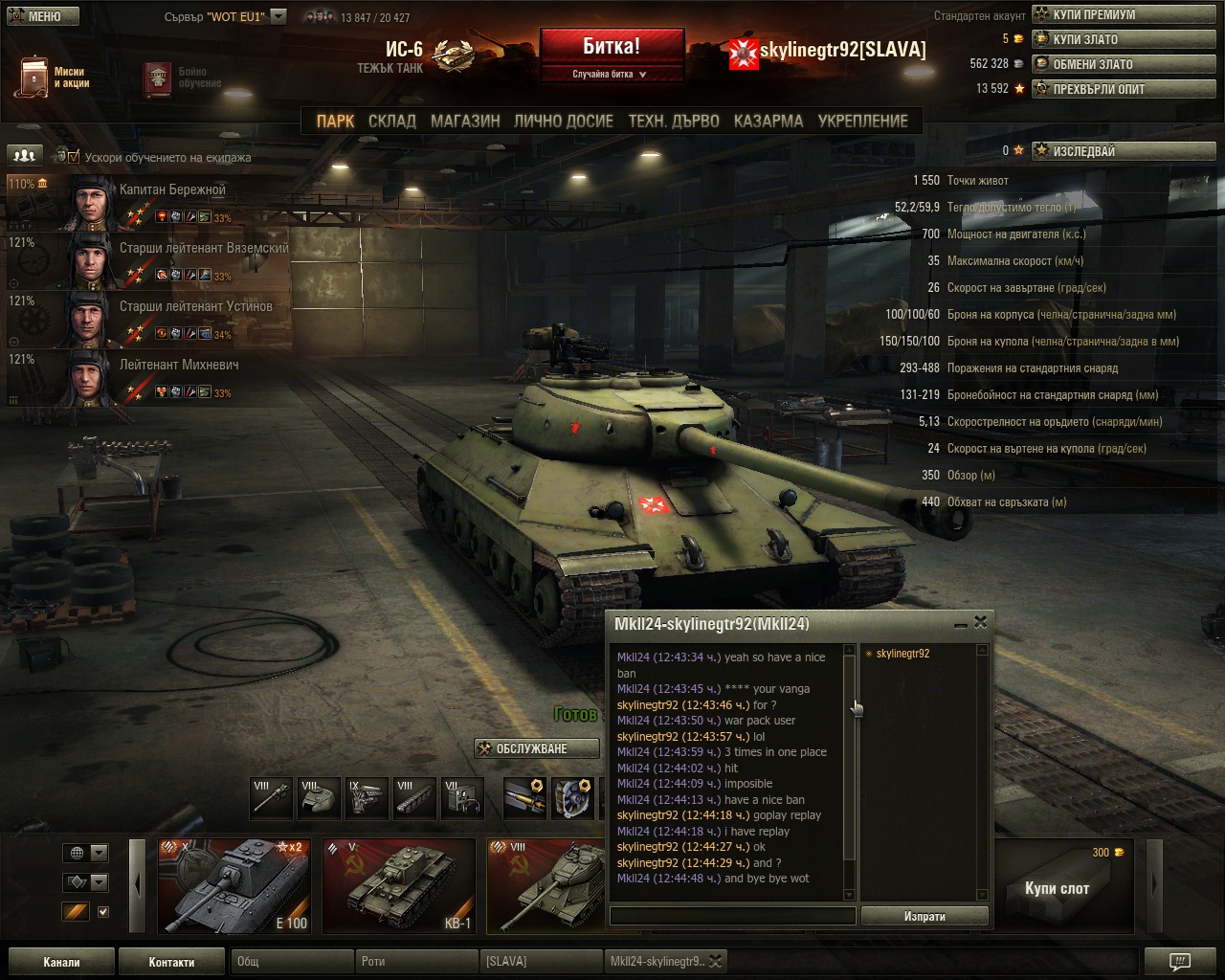The image size is (1225, 980).
Task: Buy a new slot with Купи слот
Action: pos(1057,888)
